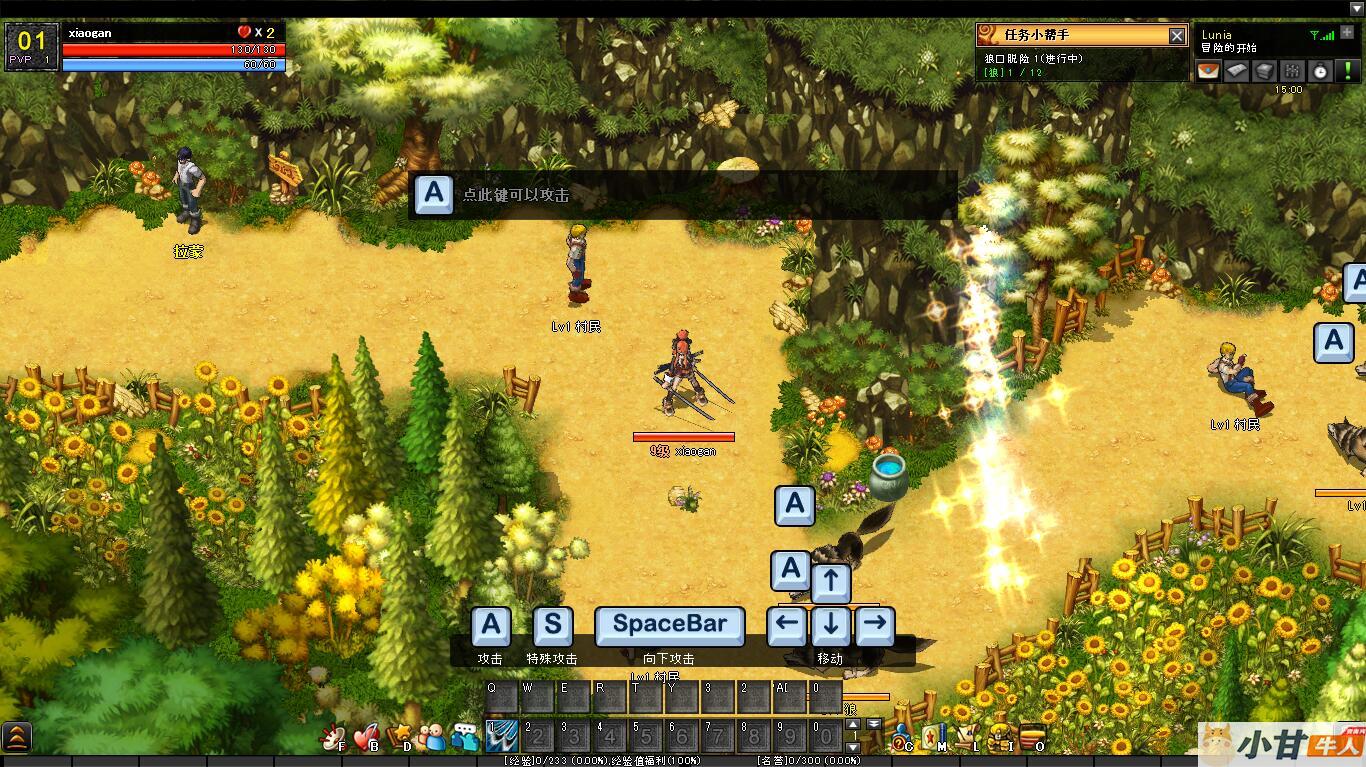Image resolution: width=1366 pixels, height=767 pixels.
Task: Expand the plus button beside signal bars
Action: click(1347, 33)
